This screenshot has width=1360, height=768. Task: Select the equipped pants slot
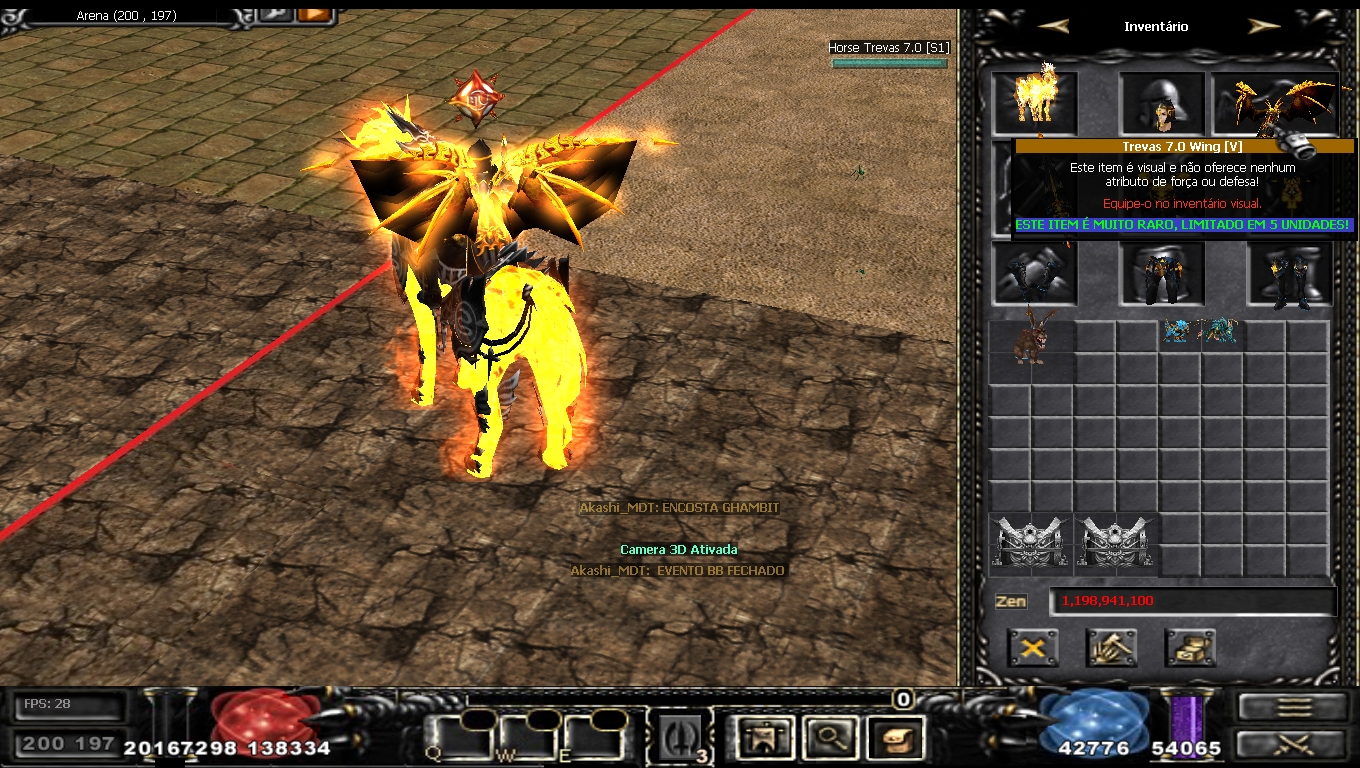(1161, 273)
